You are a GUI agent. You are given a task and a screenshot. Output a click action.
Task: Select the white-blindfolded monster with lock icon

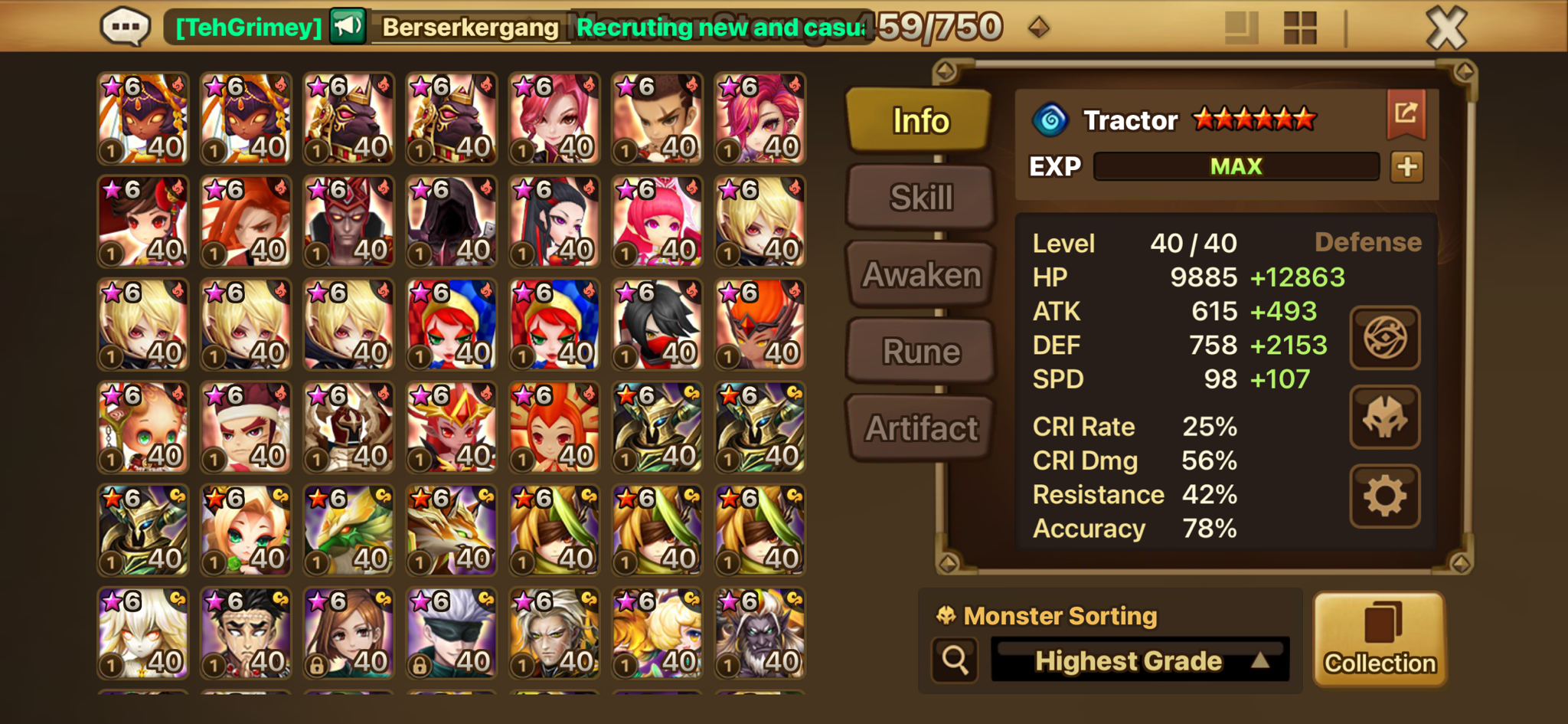pyautogui.click(x=452, y=634)
